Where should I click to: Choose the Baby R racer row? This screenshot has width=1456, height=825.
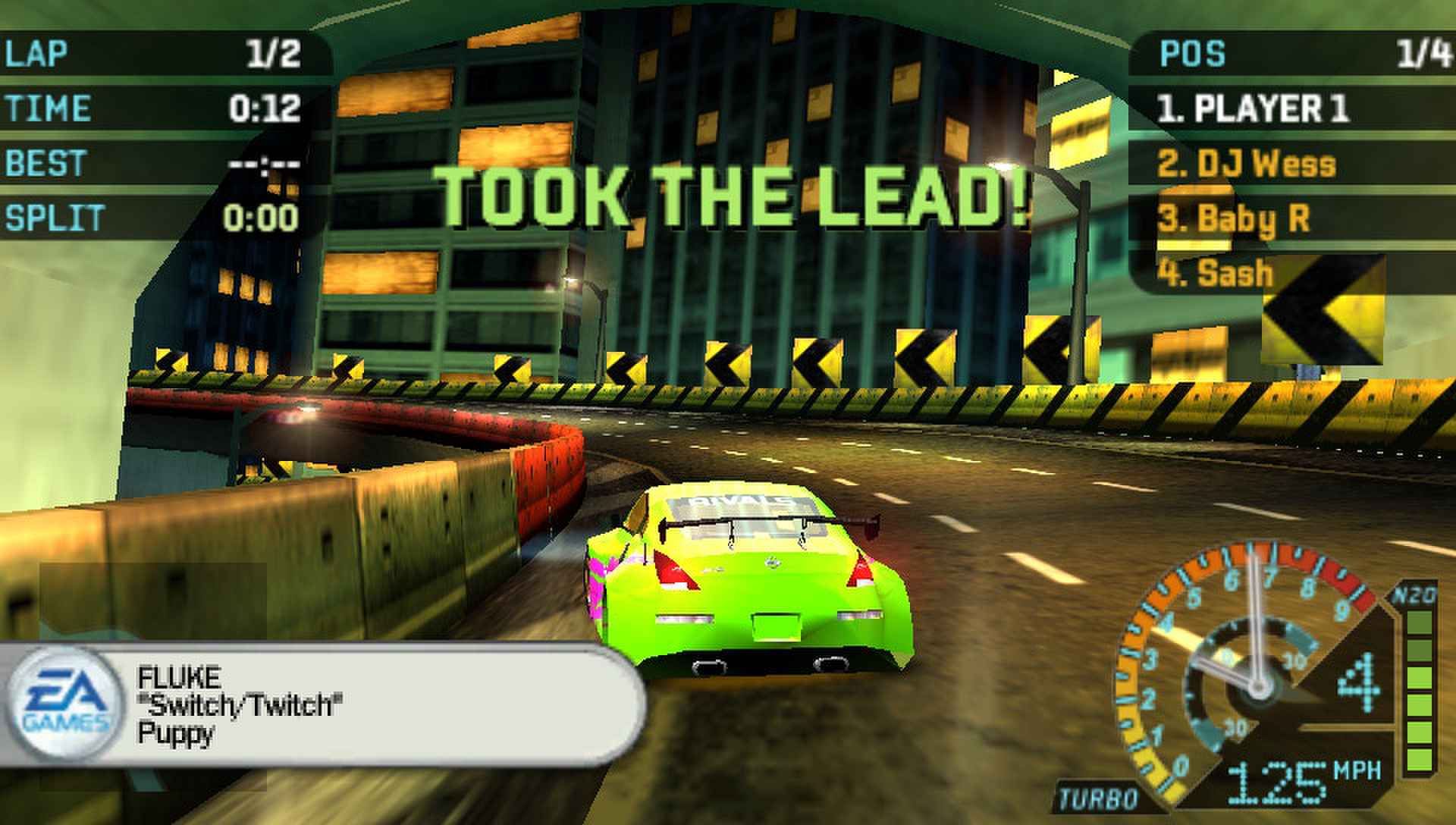coord(1235,219)
